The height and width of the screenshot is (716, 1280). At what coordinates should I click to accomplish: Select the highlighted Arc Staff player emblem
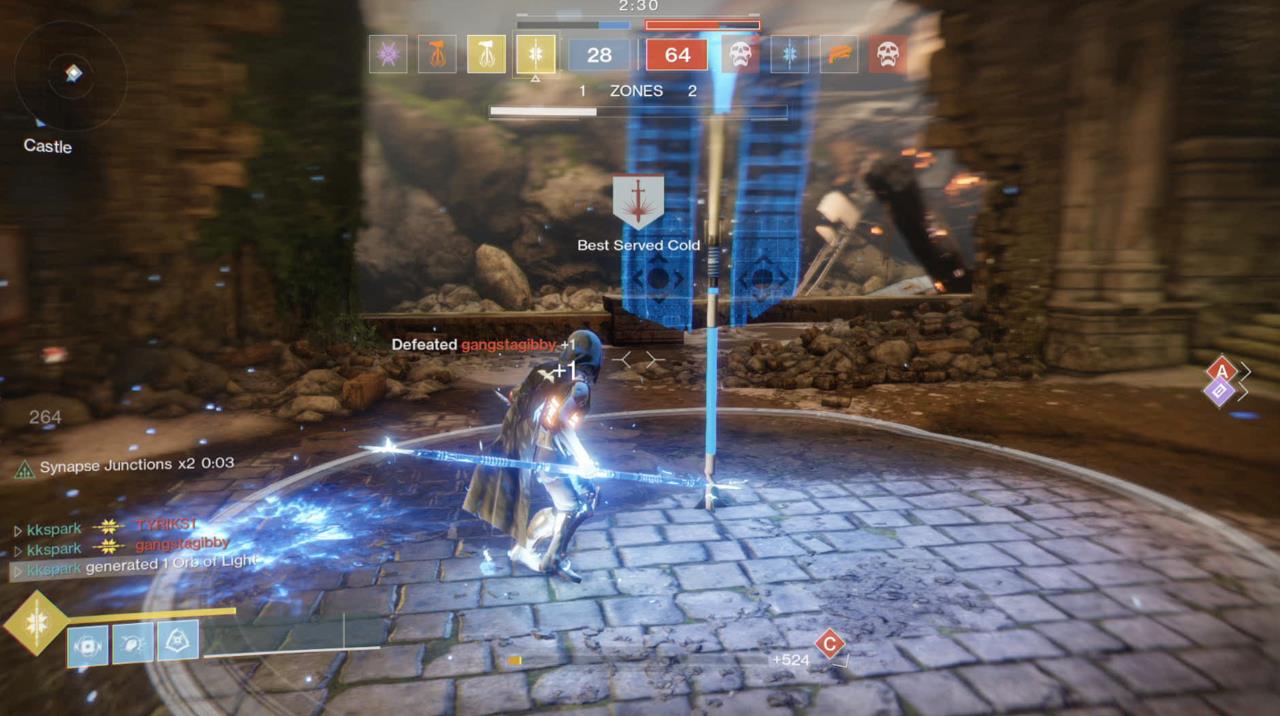pyautogui.click(x=535, y=54)
